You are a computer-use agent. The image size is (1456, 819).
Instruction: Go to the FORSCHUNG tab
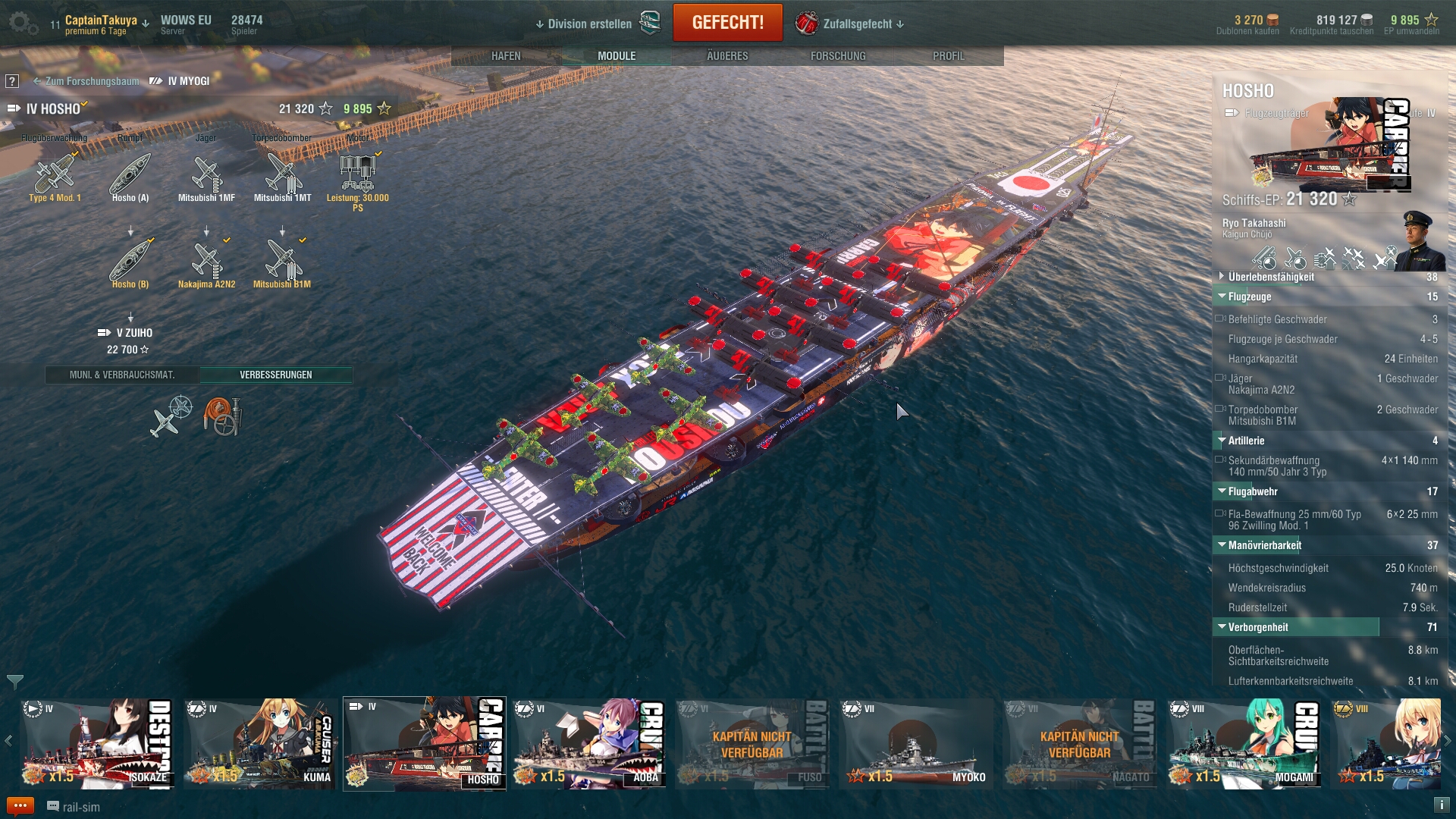(x=838, y=56)
